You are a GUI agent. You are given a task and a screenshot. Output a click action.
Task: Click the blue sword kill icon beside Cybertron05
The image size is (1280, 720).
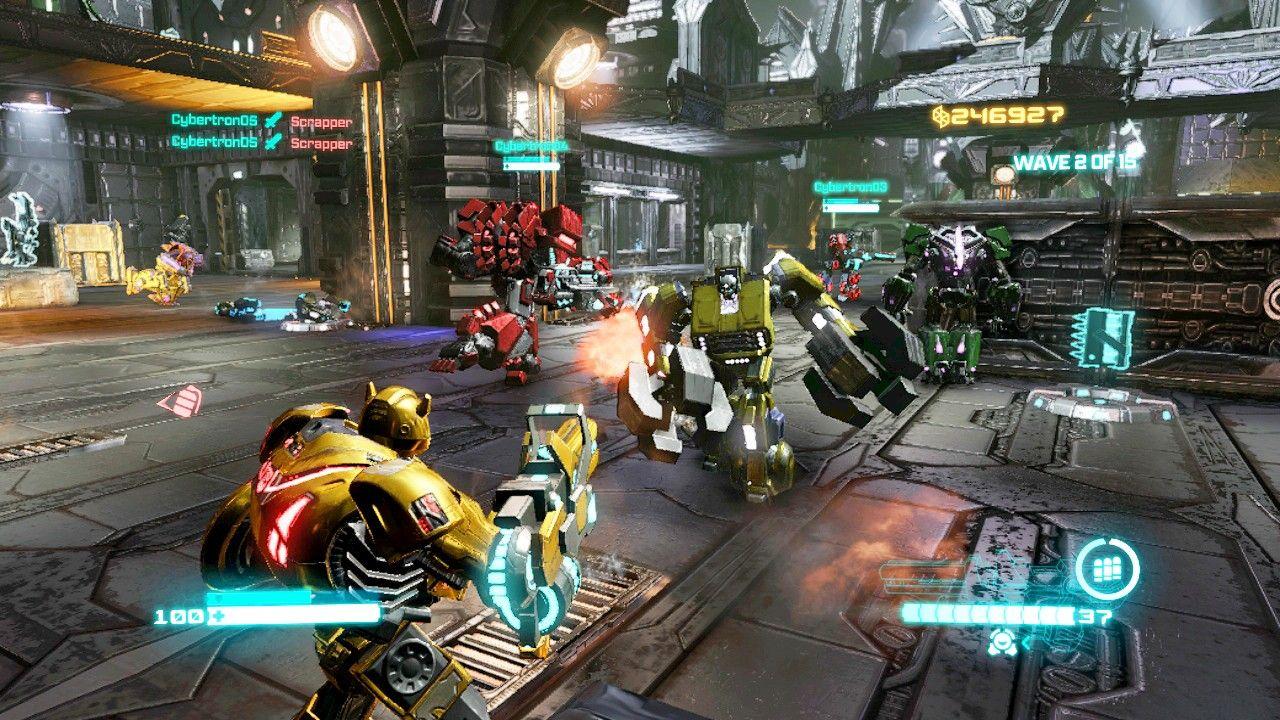click(x=272, y=122)
